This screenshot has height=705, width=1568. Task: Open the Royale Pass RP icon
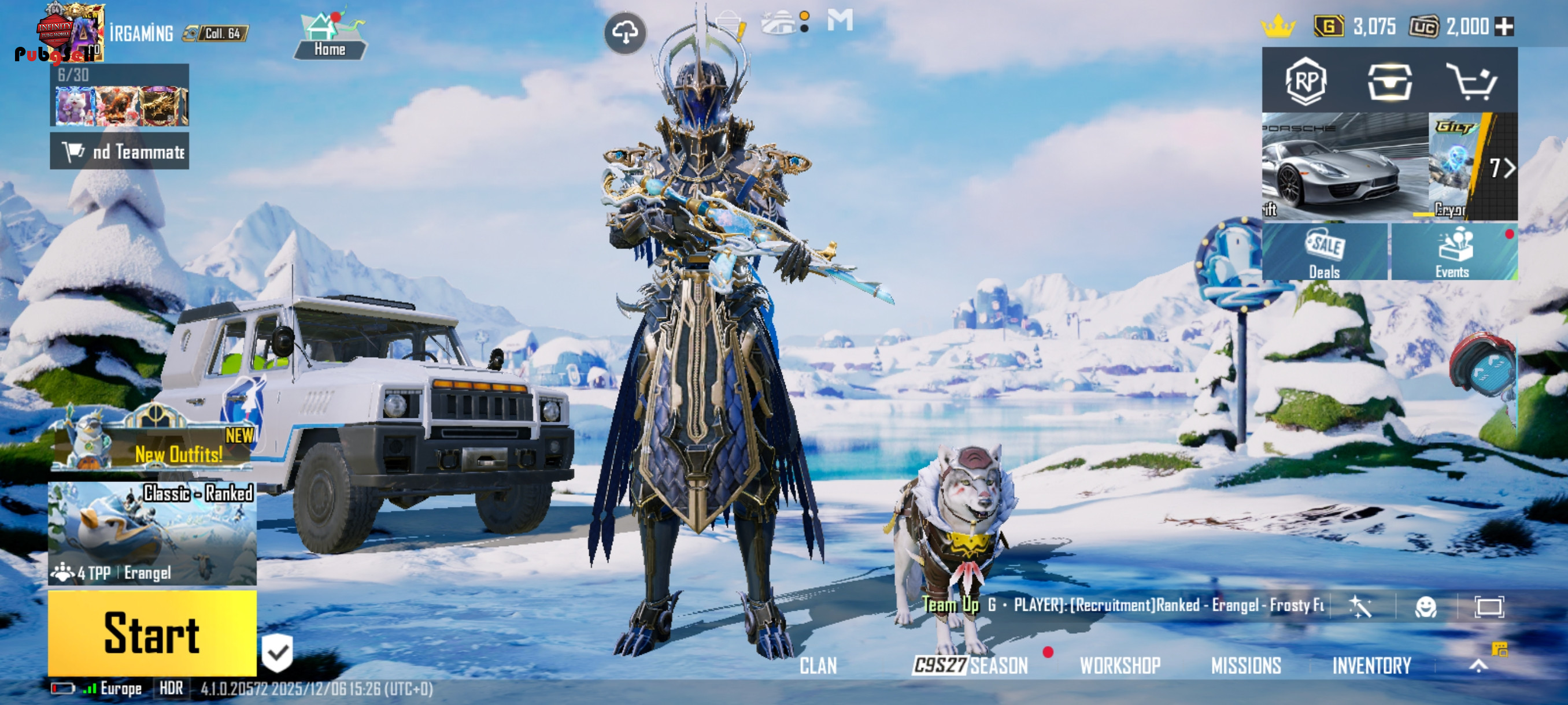(x=1306, y=81)
